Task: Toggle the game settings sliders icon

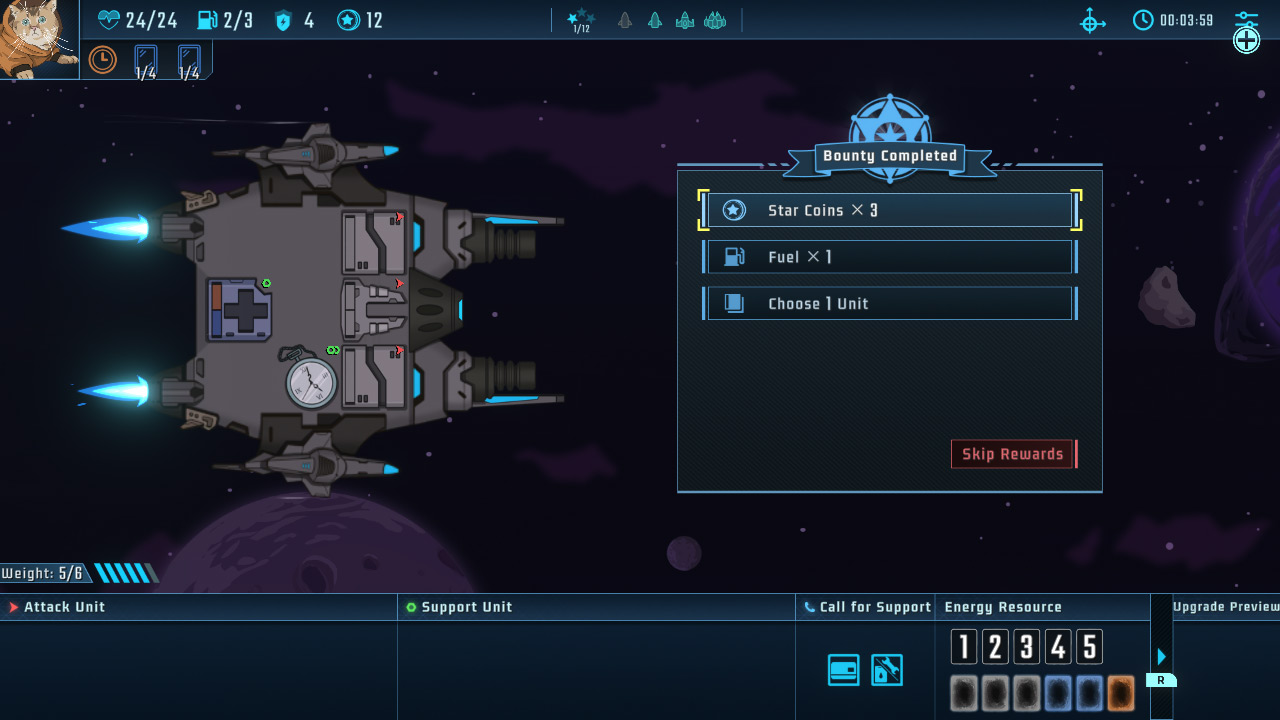Action: tap(1245, 17)
